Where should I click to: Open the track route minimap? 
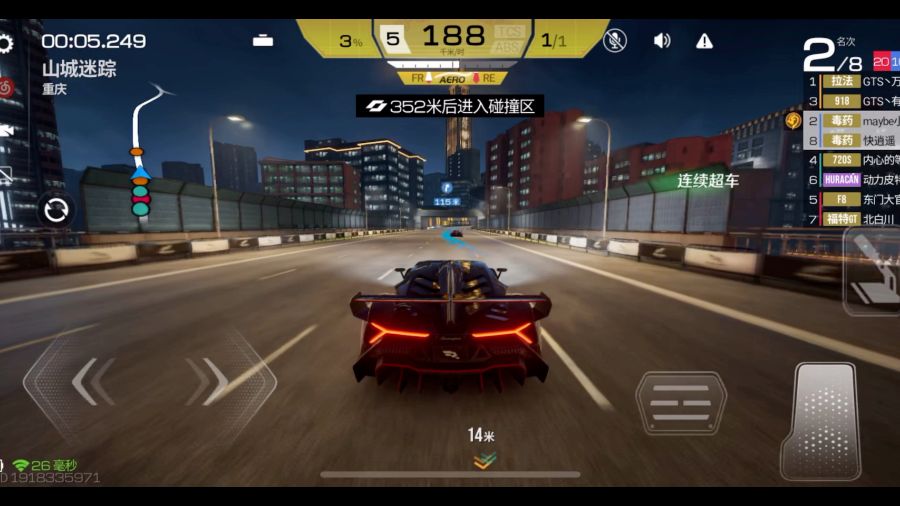(145, 150)
